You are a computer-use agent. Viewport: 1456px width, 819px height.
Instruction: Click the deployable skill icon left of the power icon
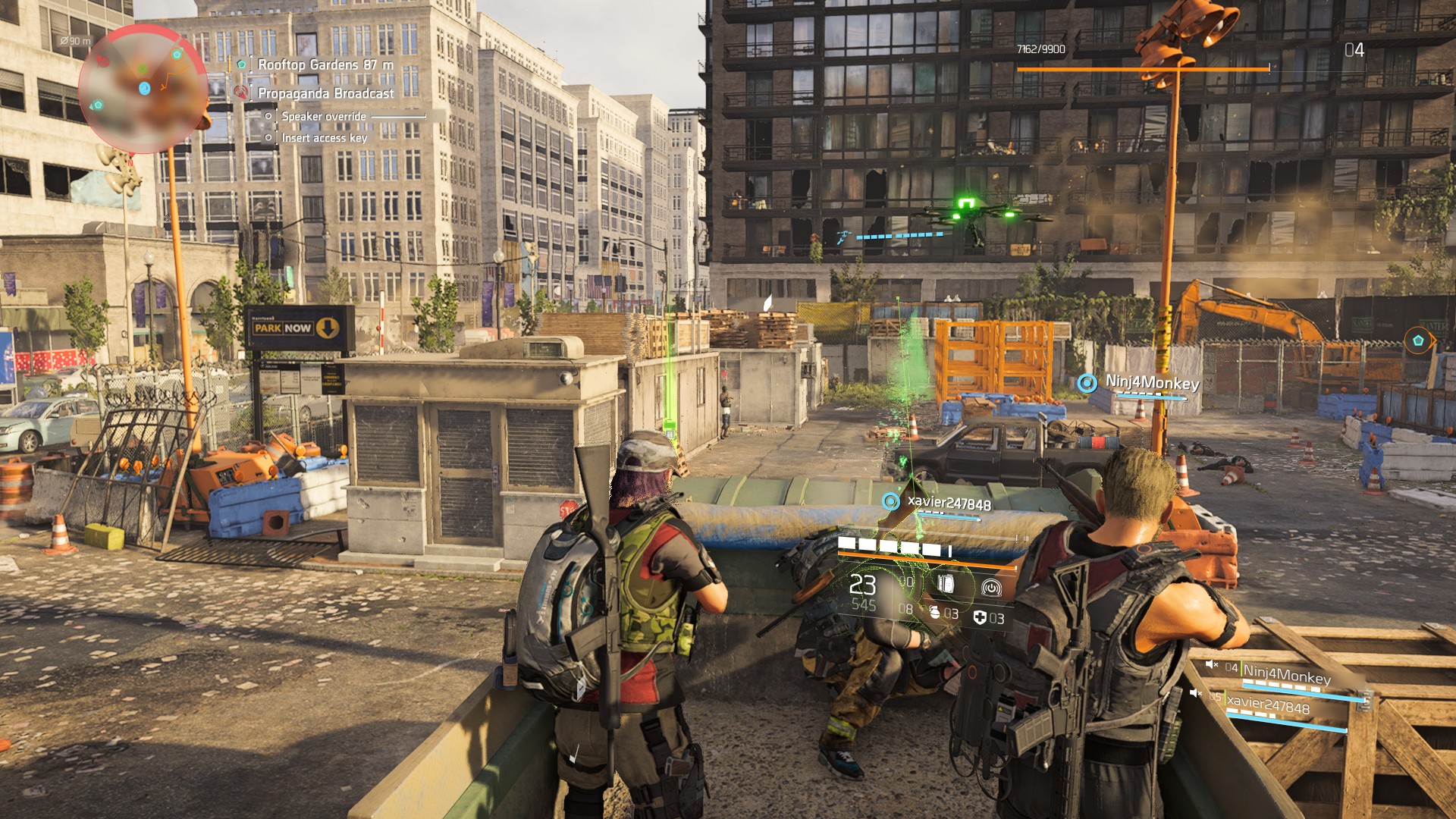pos(946,585)
